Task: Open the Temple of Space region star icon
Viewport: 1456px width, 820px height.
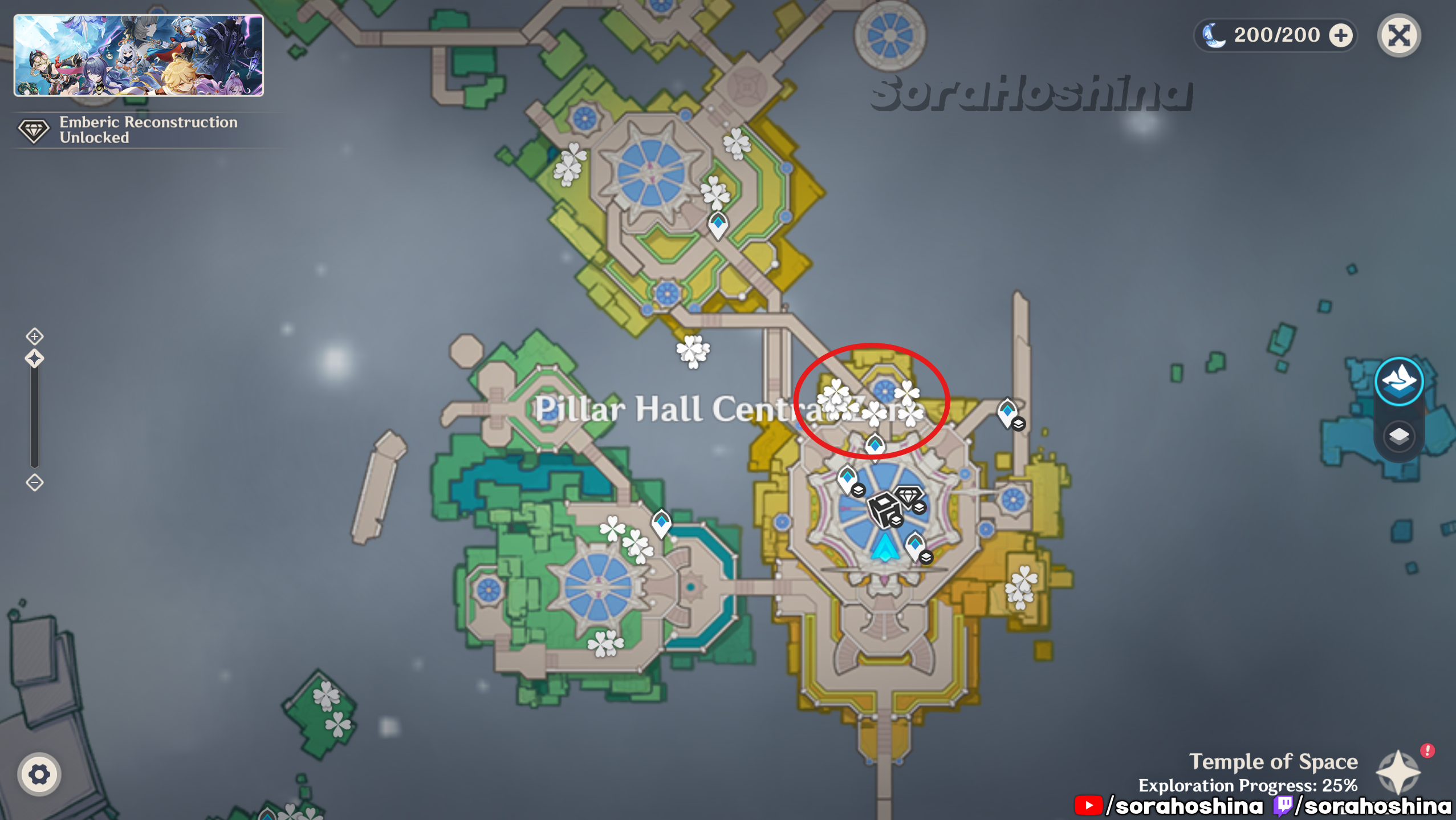Action: (x=1397, y=772)
